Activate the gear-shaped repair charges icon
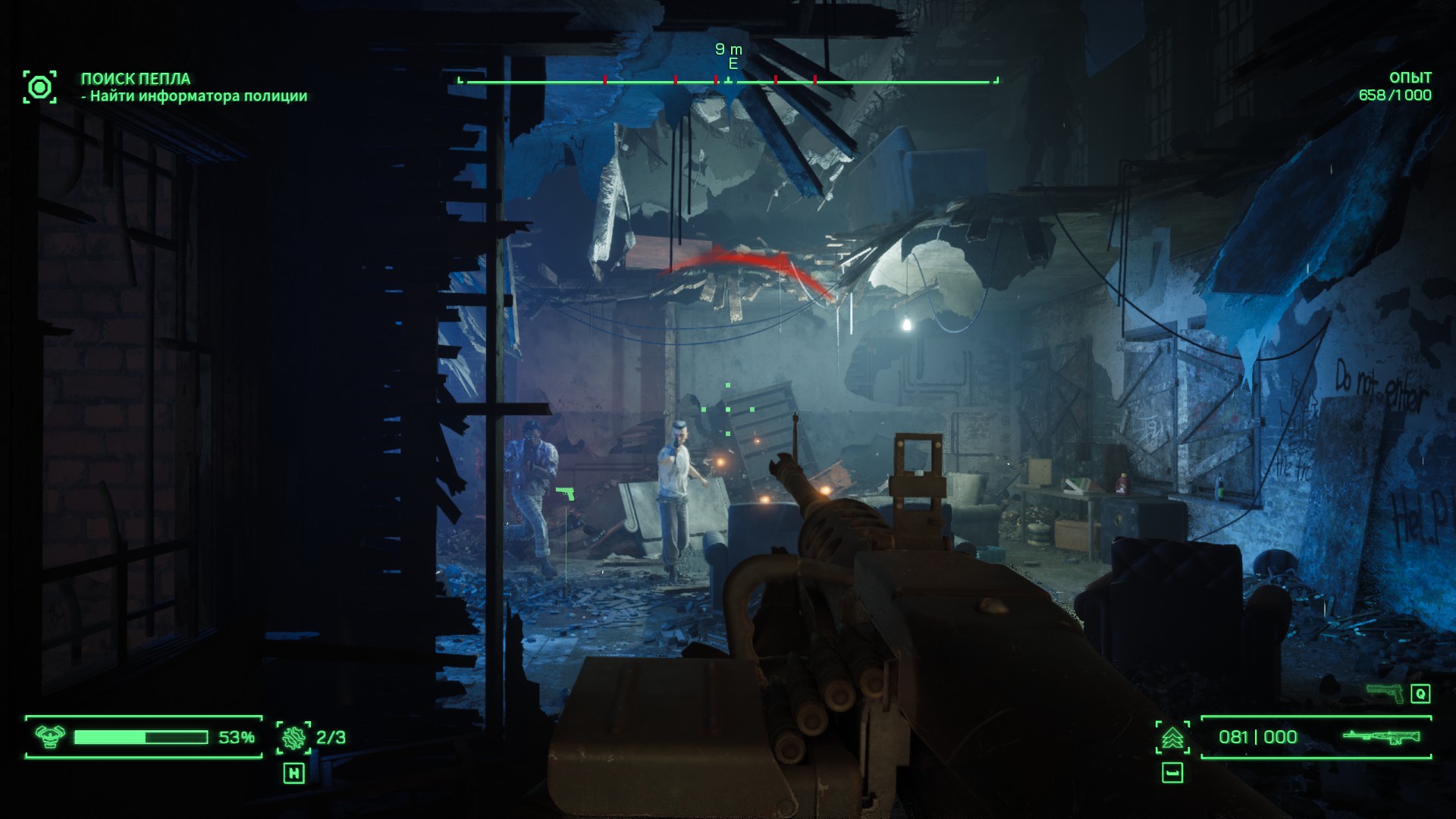The width and height of the screenshot is (1456, 819). point(293,737)
